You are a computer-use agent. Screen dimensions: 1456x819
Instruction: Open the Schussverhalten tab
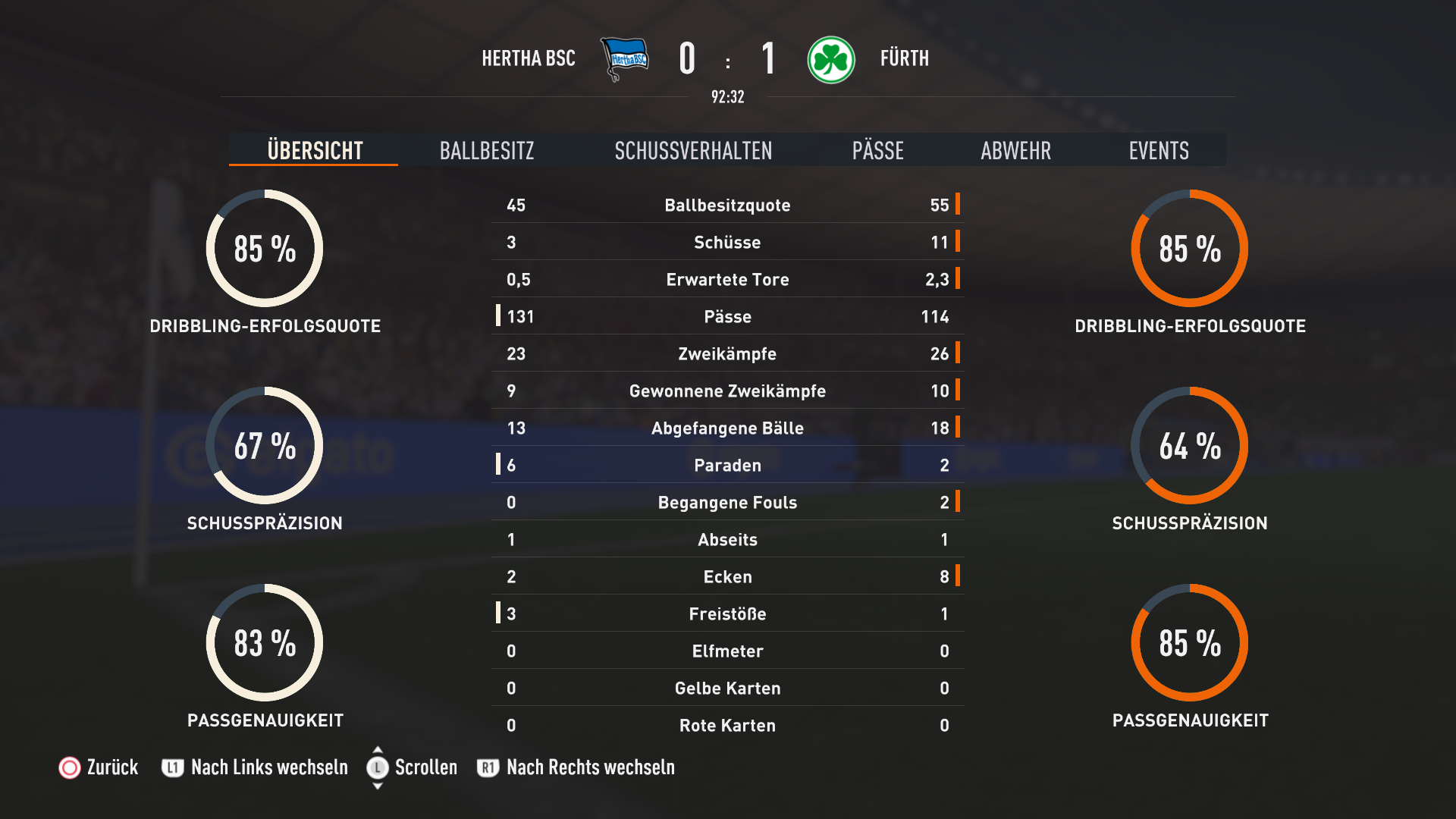click(693, 150)
